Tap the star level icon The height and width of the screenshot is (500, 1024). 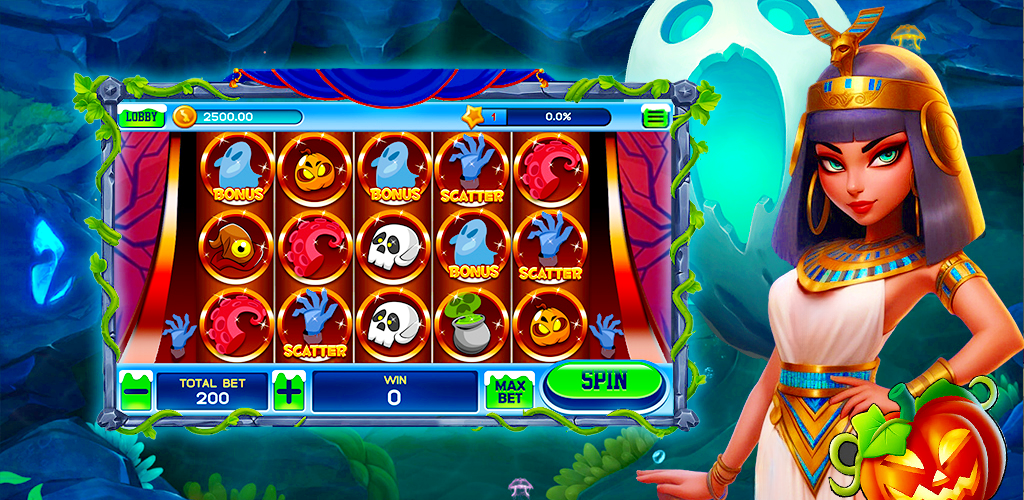(x=473, y=116)
